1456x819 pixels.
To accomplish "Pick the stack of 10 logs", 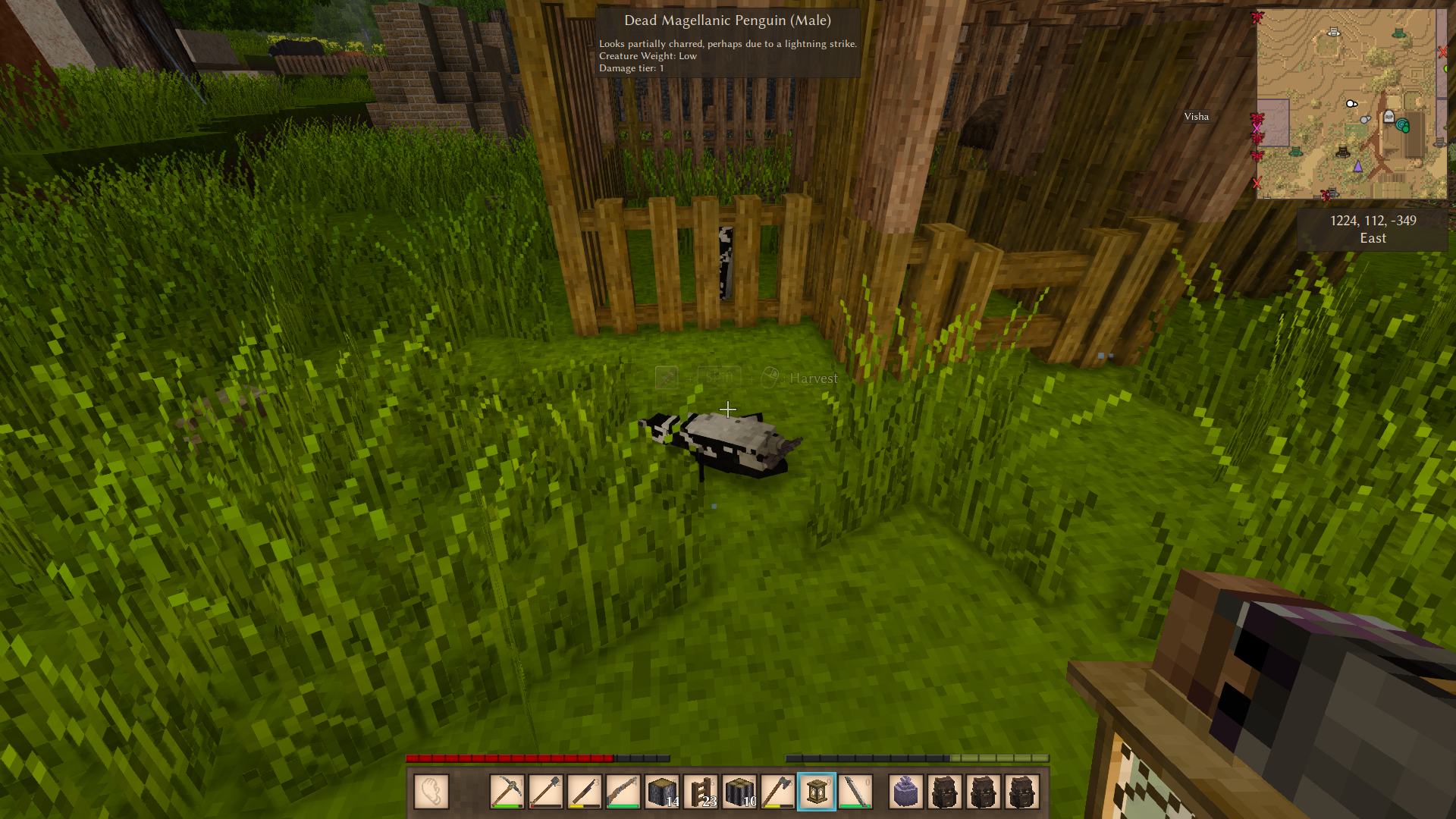I will tap(739, 792).
